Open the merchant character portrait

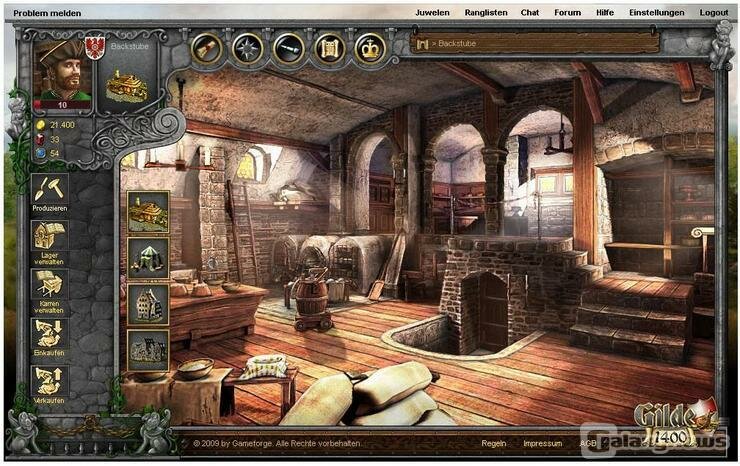(x=62, y=71)
